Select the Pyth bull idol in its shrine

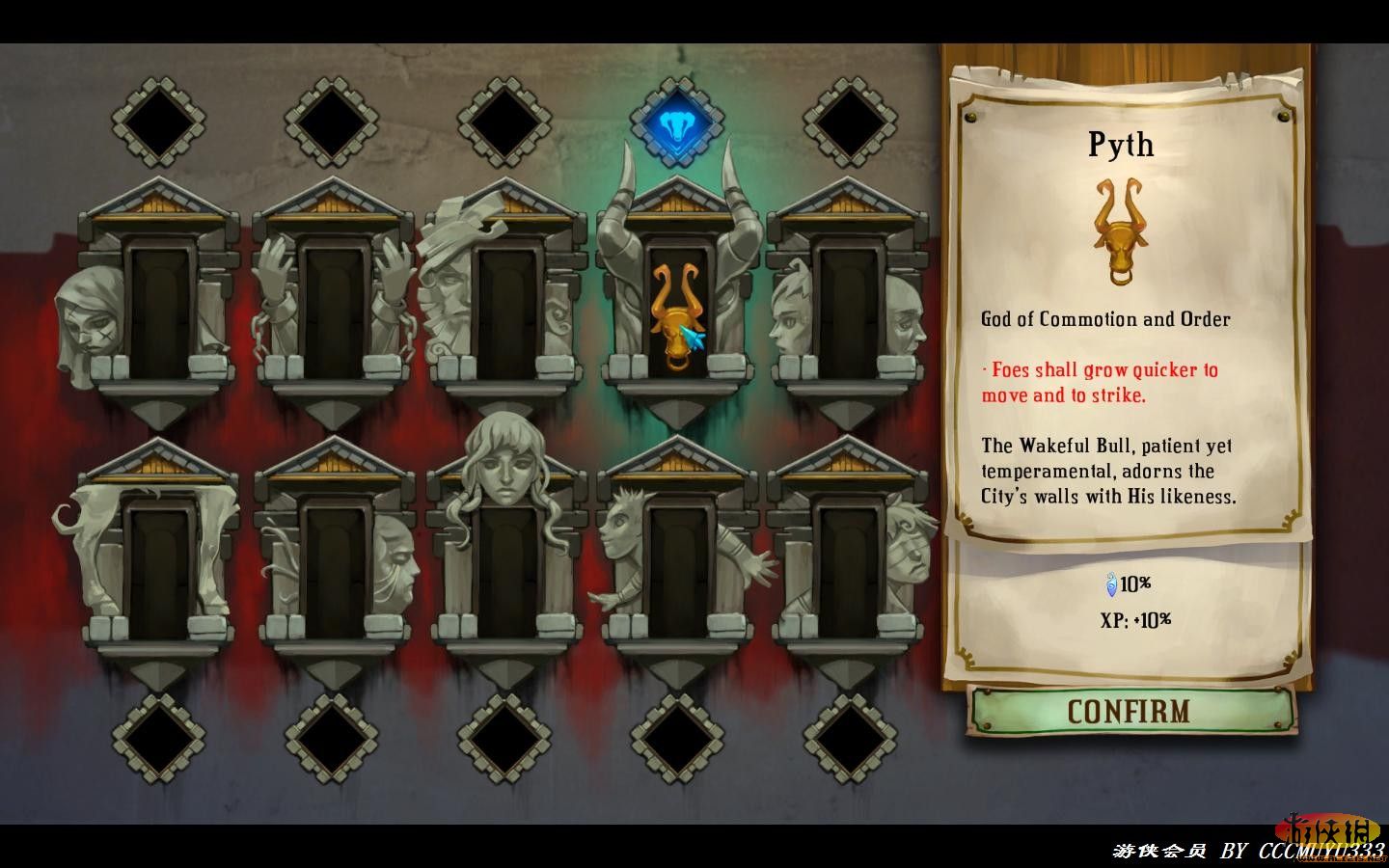tap(673, 313)
